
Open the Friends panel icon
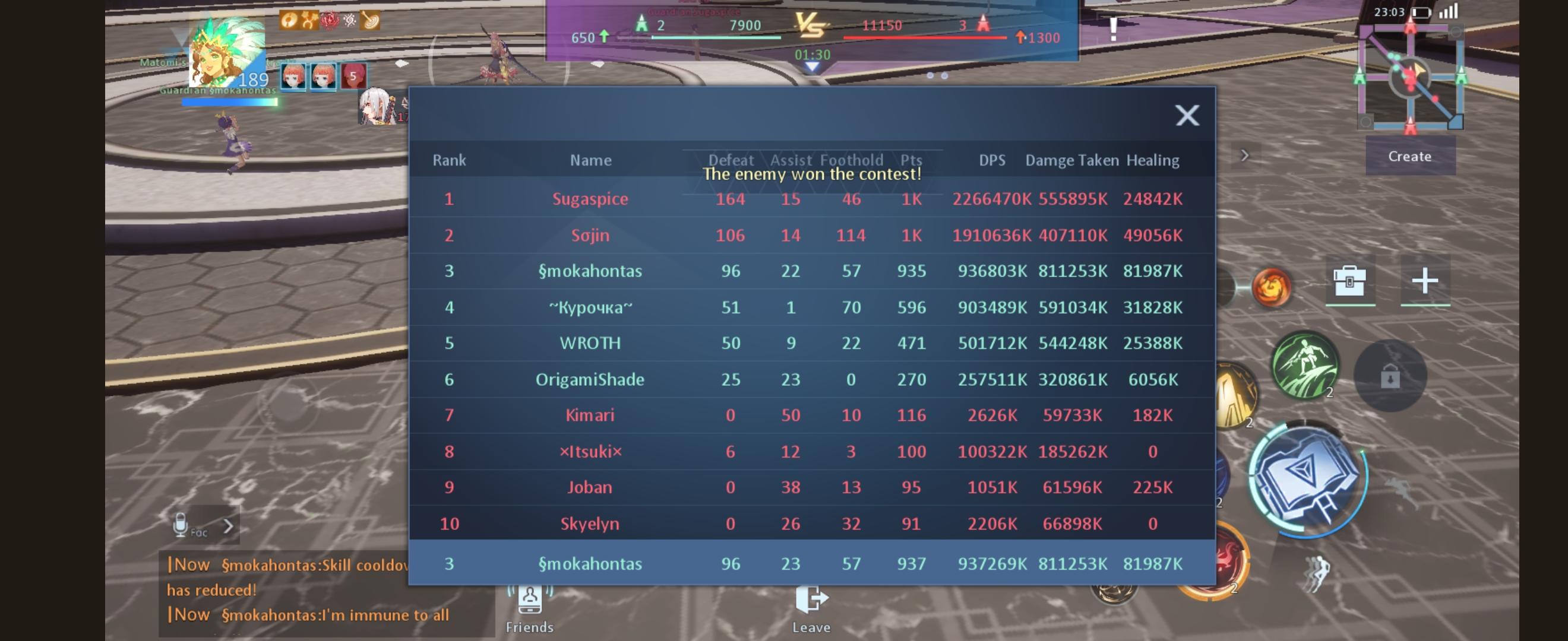click(x=529, y=602)
